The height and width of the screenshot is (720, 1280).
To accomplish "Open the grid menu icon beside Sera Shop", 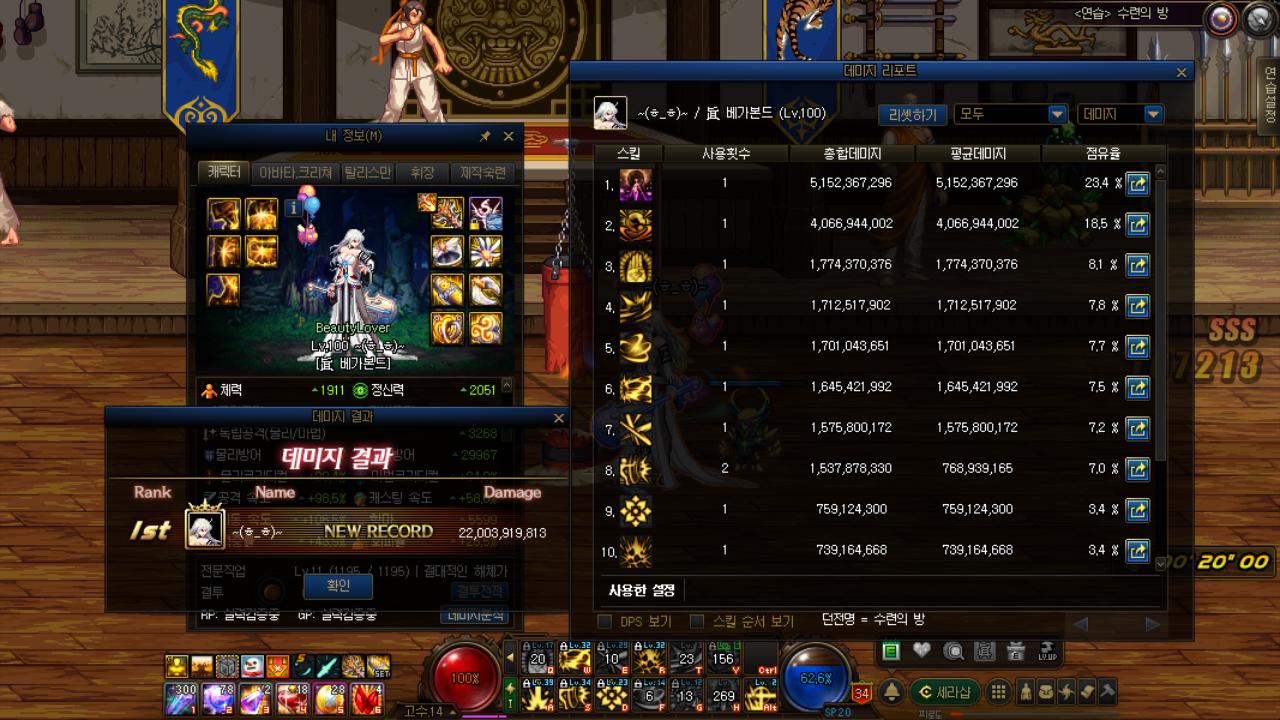I will pos(998,691).
